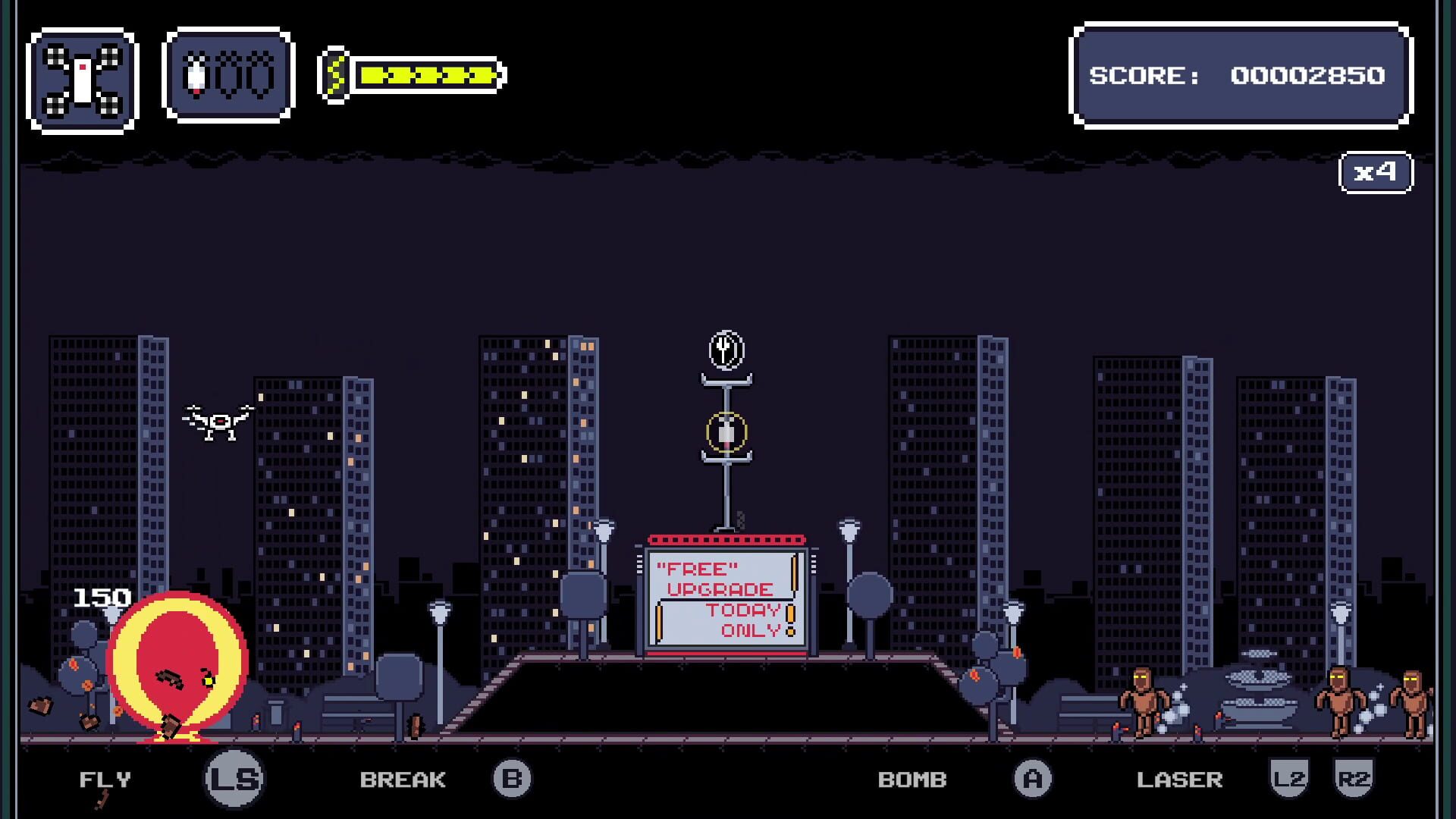The image size is (1456, 819).
Task: Click the BOMB command label
Action: (912, 777)
